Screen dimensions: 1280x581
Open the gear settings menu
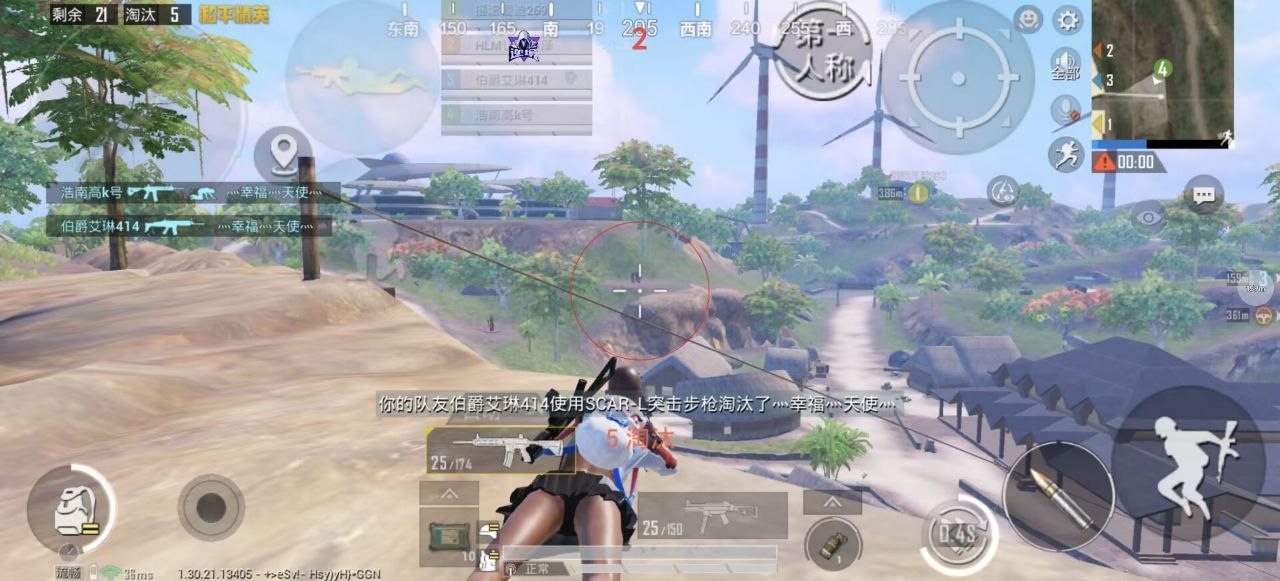click(1068, 20)
